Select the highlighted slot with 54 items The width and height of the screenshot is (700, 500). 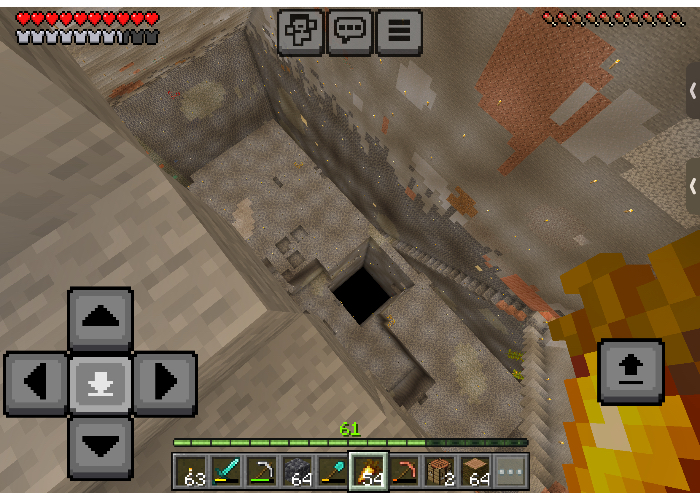(368, 471)
